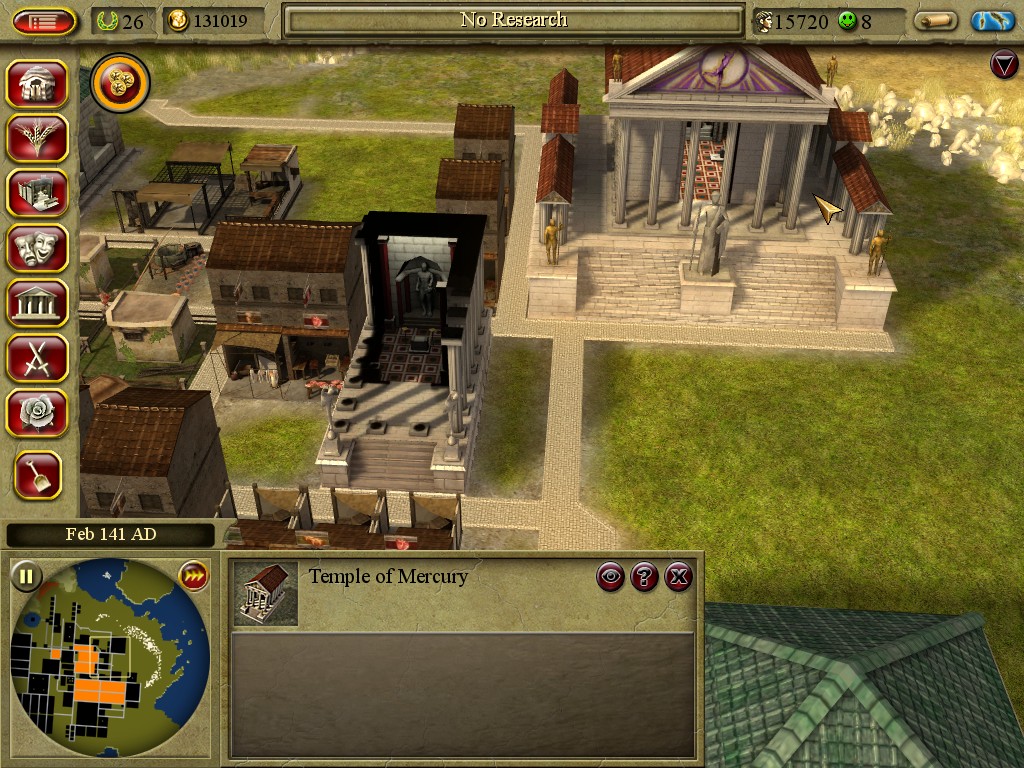
Task: Click the eye button for Temple of Mercury
Action: click(x=611, y=576)
